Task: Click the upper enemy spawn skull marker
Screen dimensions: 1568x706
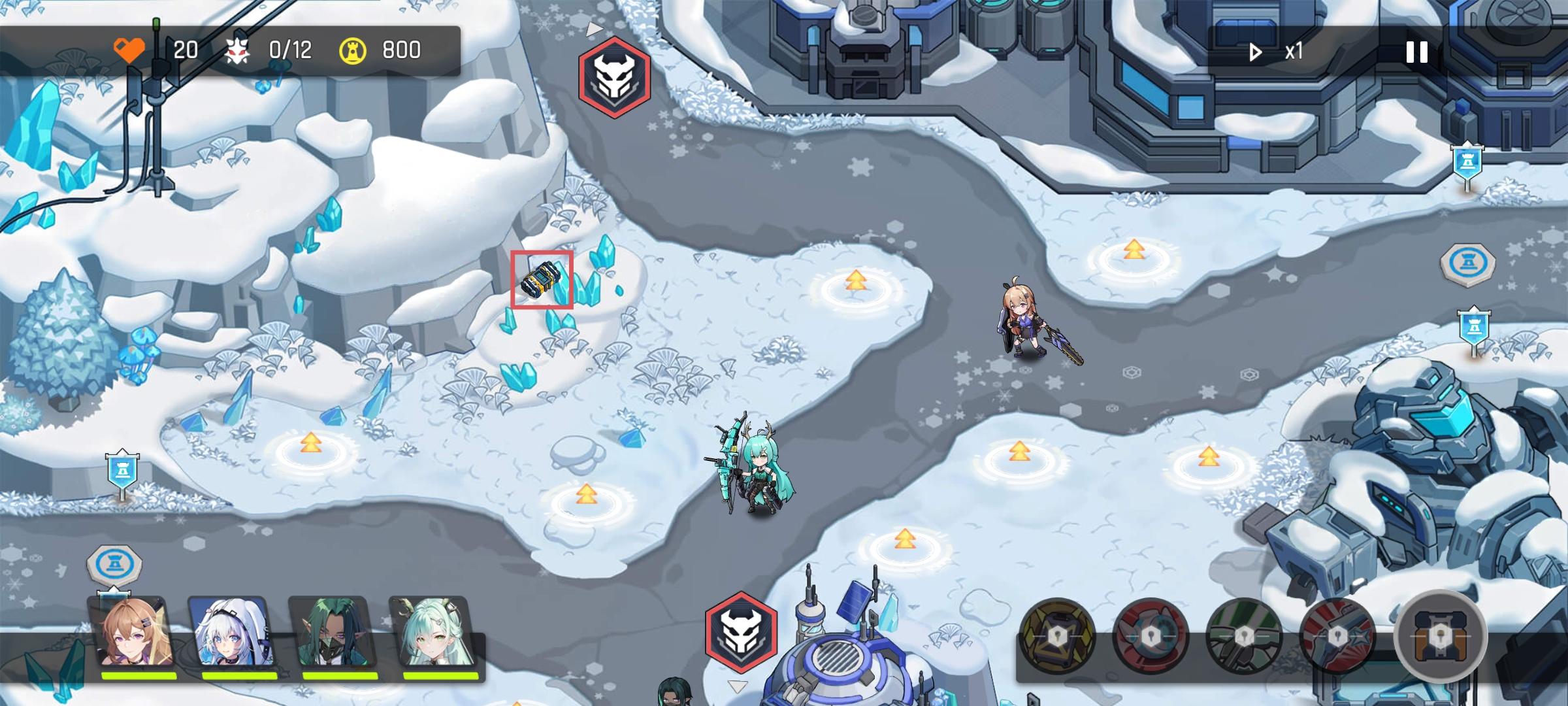Action: pos(613,78)
